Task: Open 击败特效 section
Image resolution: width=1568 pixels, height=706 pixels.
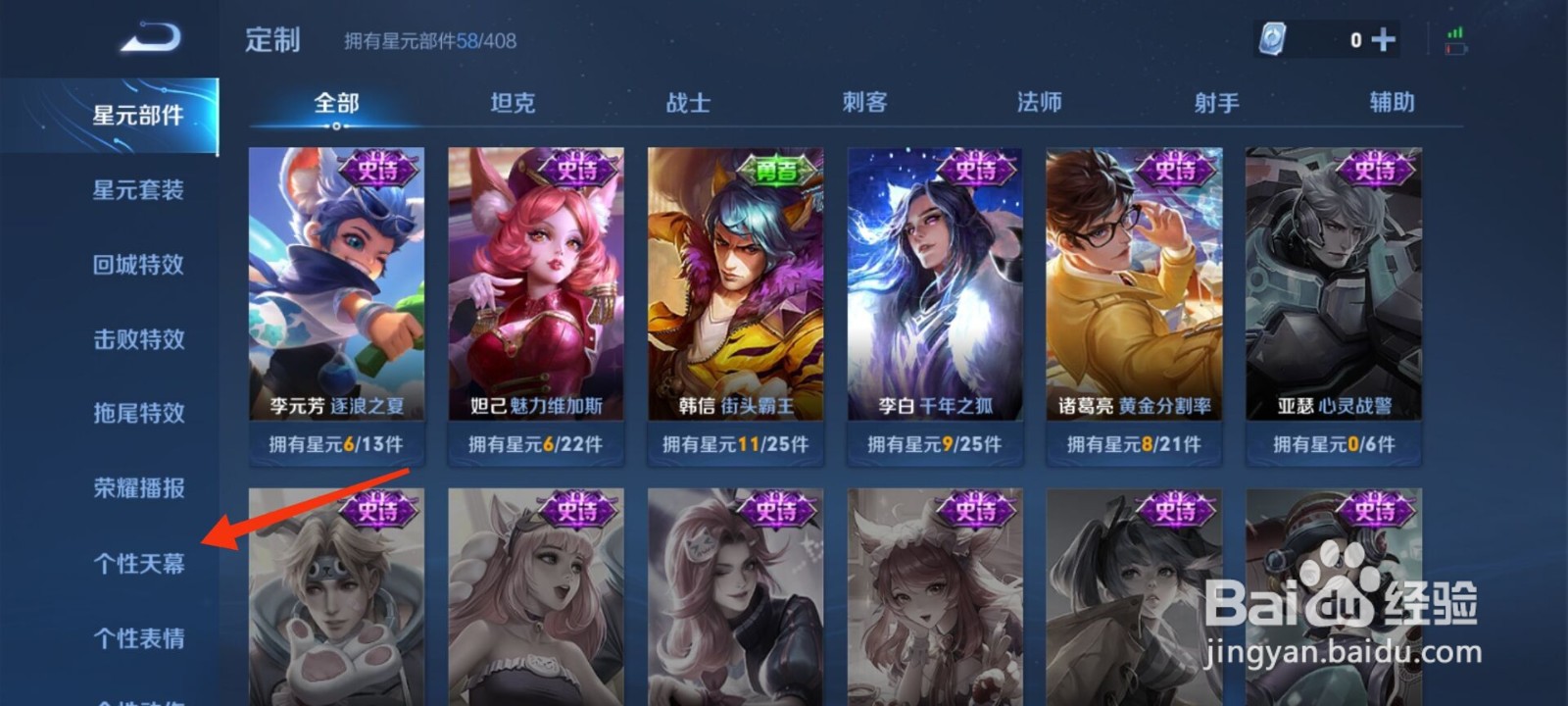Action: [137, 338]
